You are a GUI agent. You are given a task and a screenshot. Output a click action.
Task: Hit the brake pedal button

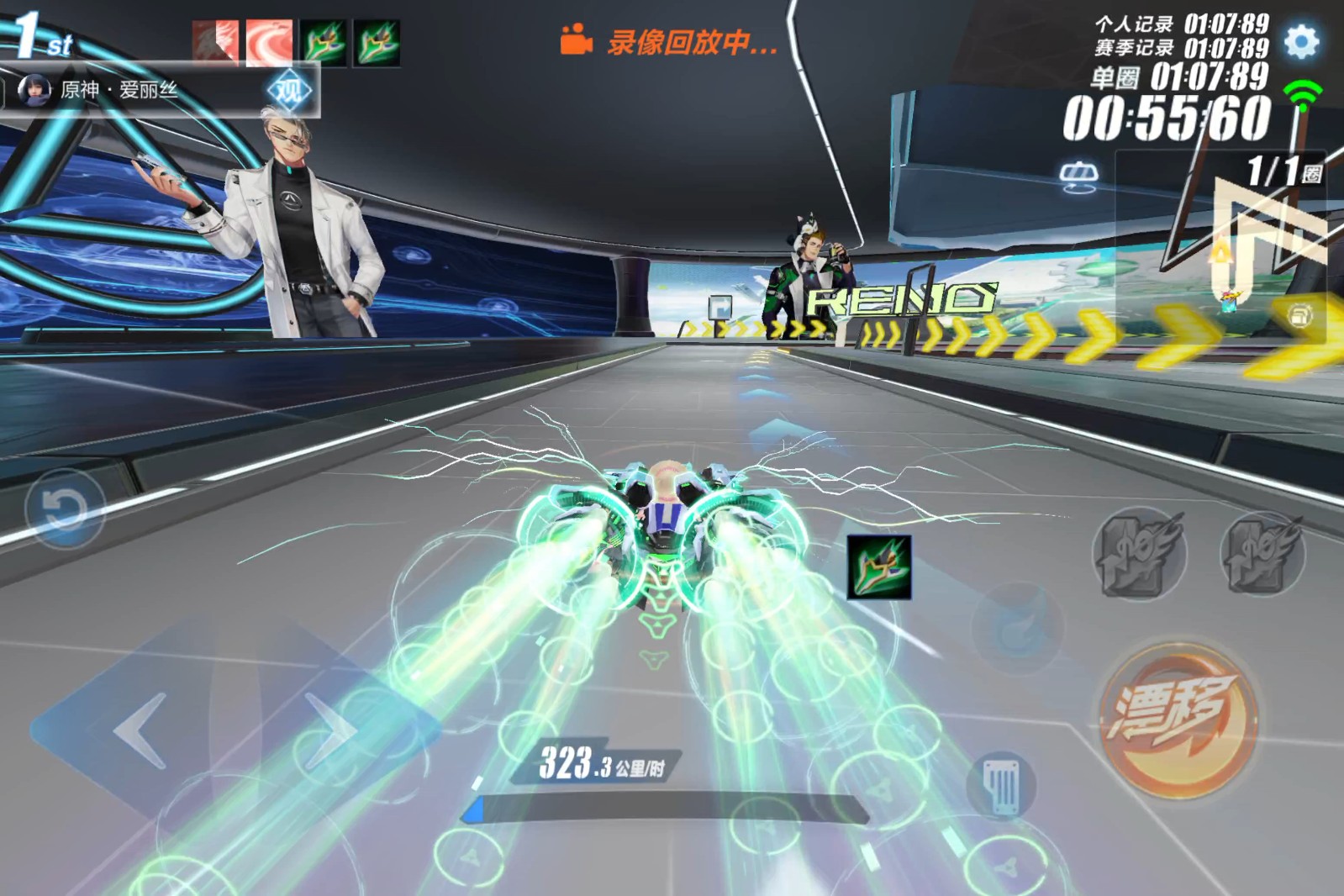(1001, 786)
